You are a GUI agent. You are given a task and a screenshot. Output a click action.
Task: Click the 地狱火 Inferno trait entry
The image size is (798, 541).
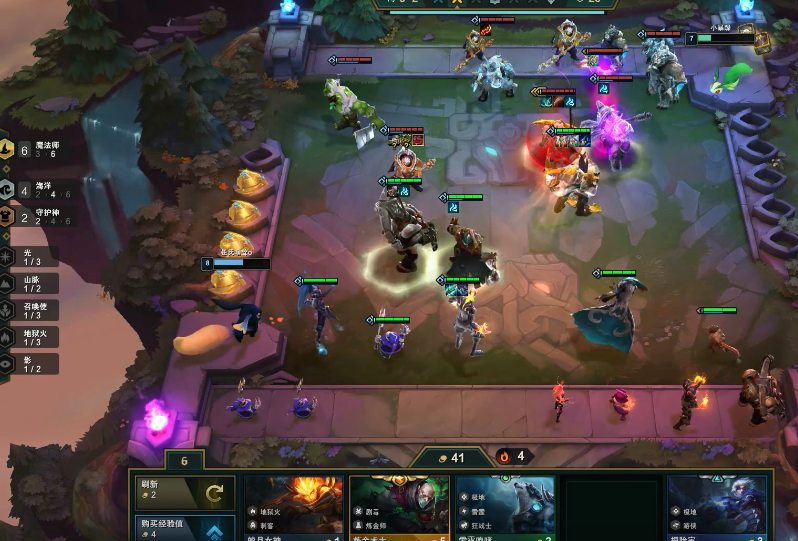pyautogui.click(x=30, y=338)
